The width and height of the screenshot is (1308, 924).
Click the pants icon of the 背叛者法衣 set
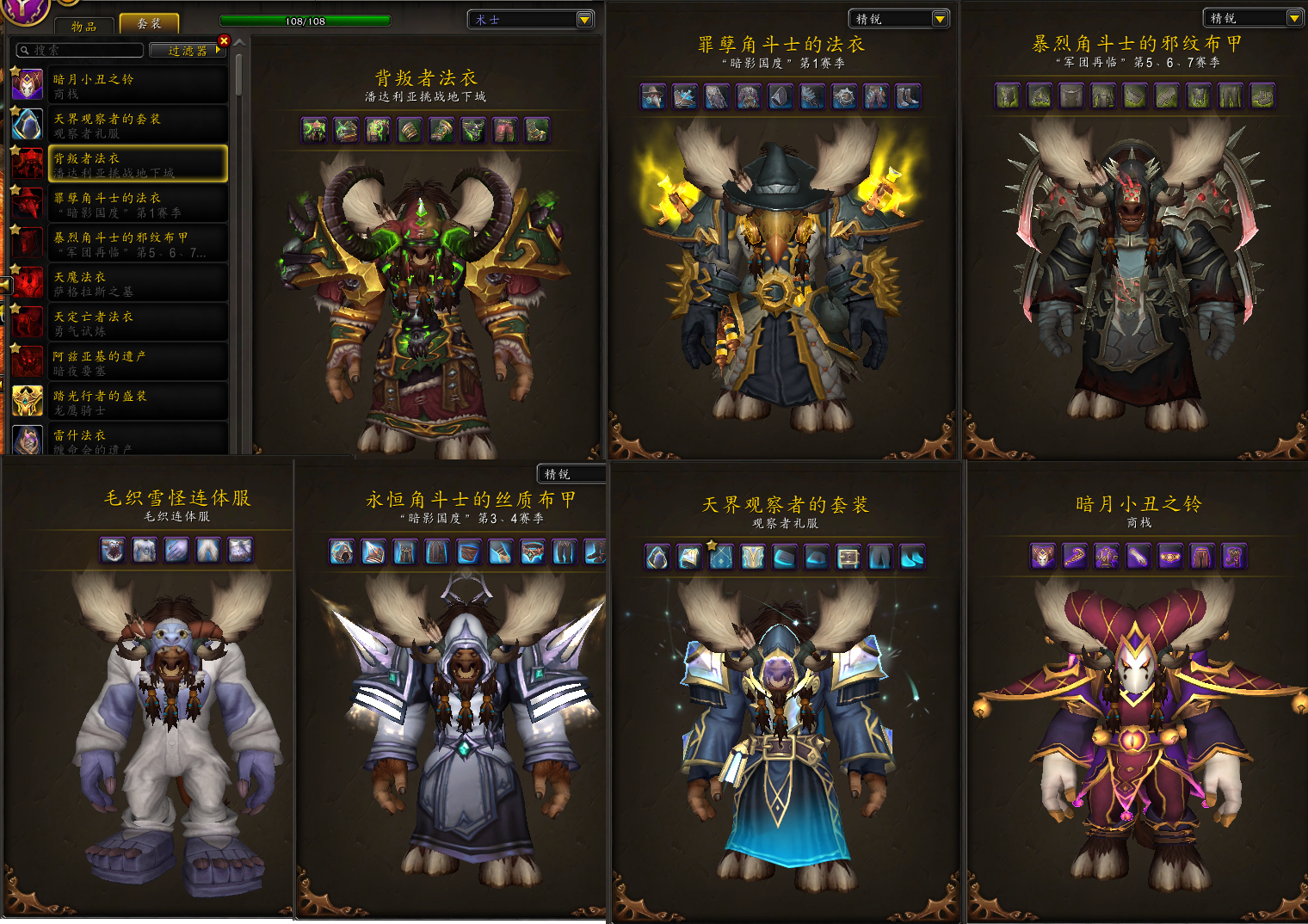click(x=505, y=130)
